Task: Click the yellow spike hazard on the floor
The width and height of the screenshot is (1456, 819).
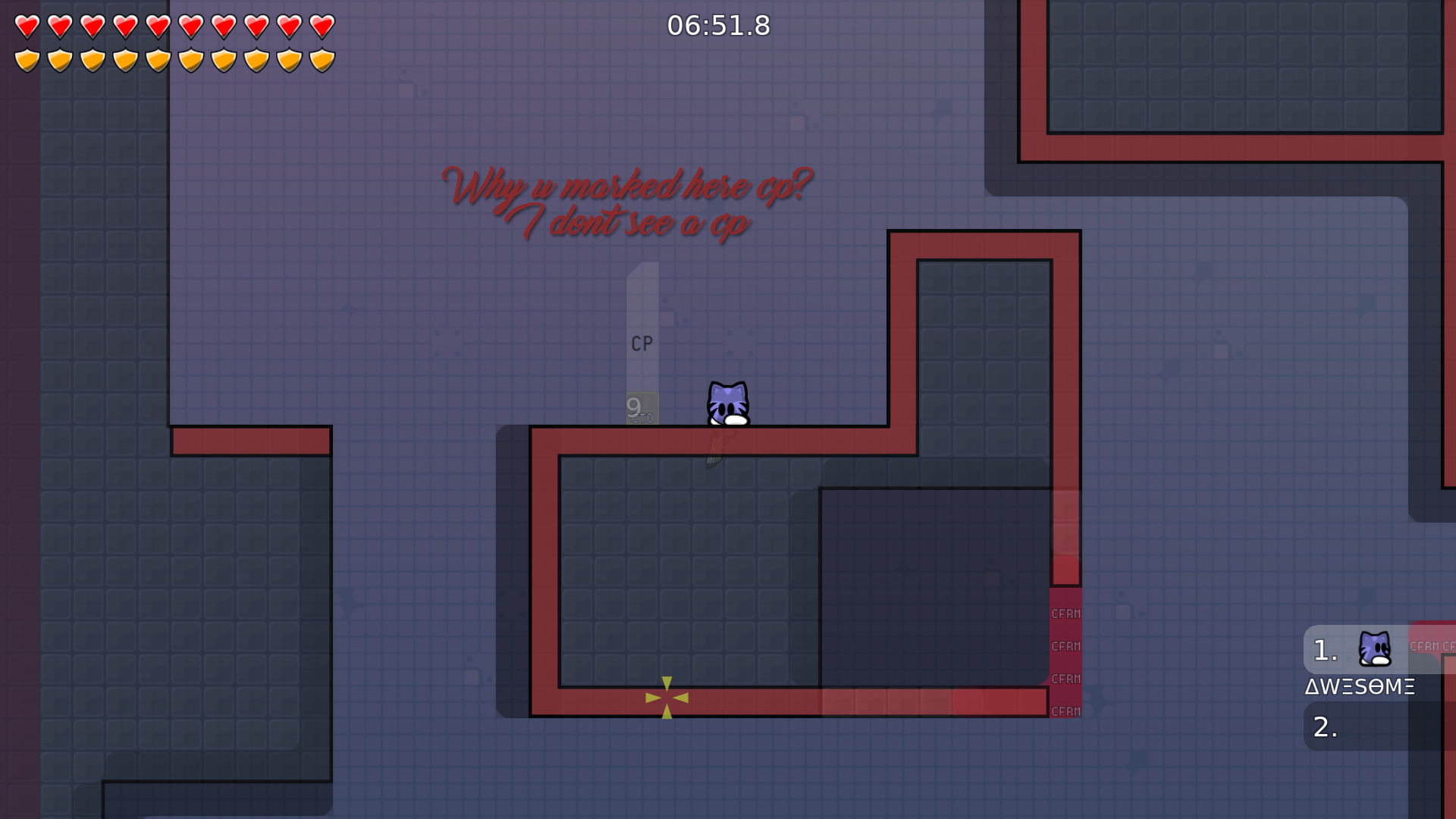Action: pos(666,697)
